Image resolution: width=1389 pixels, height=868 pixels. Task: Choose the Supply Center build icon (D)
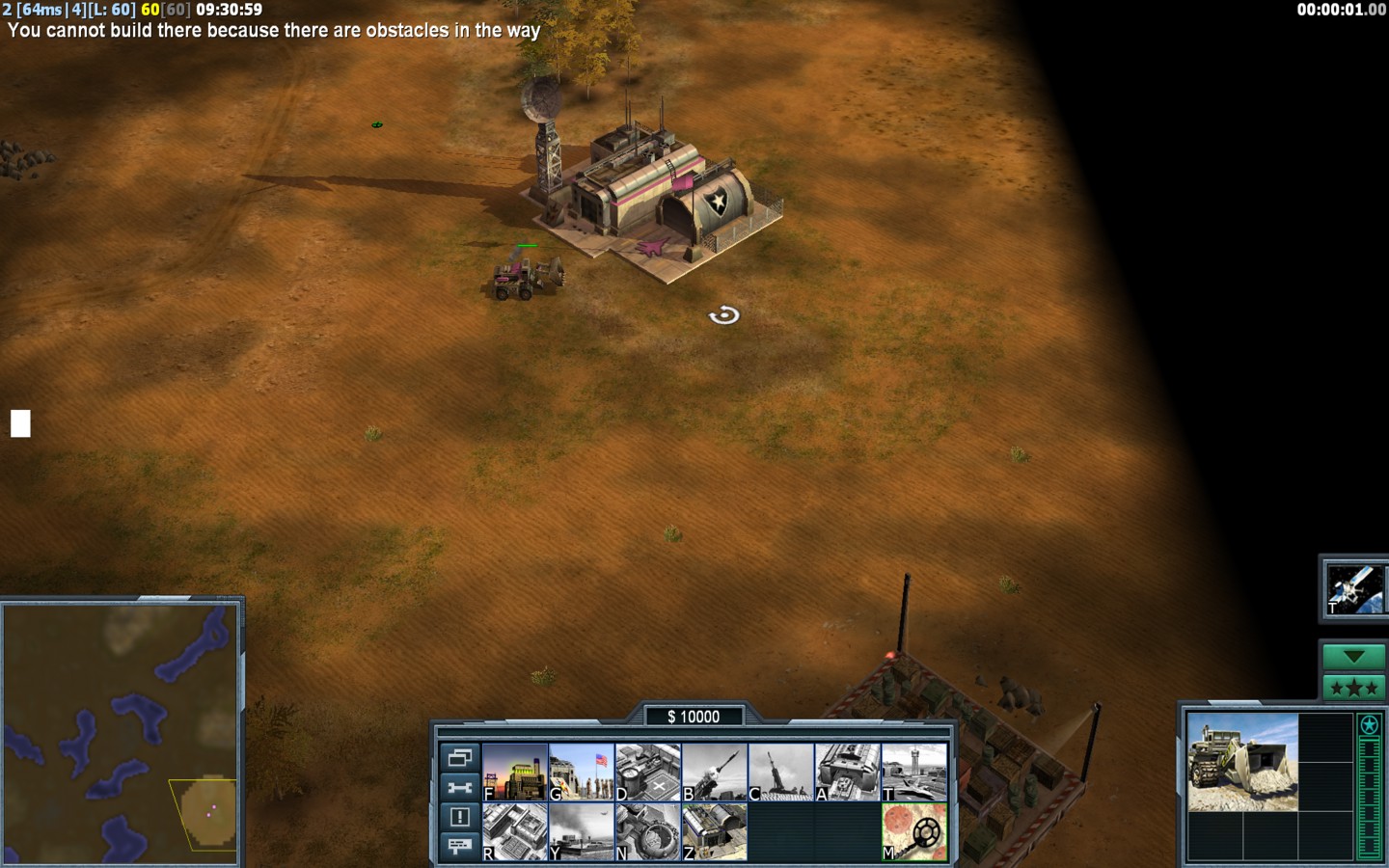[648, 772]
